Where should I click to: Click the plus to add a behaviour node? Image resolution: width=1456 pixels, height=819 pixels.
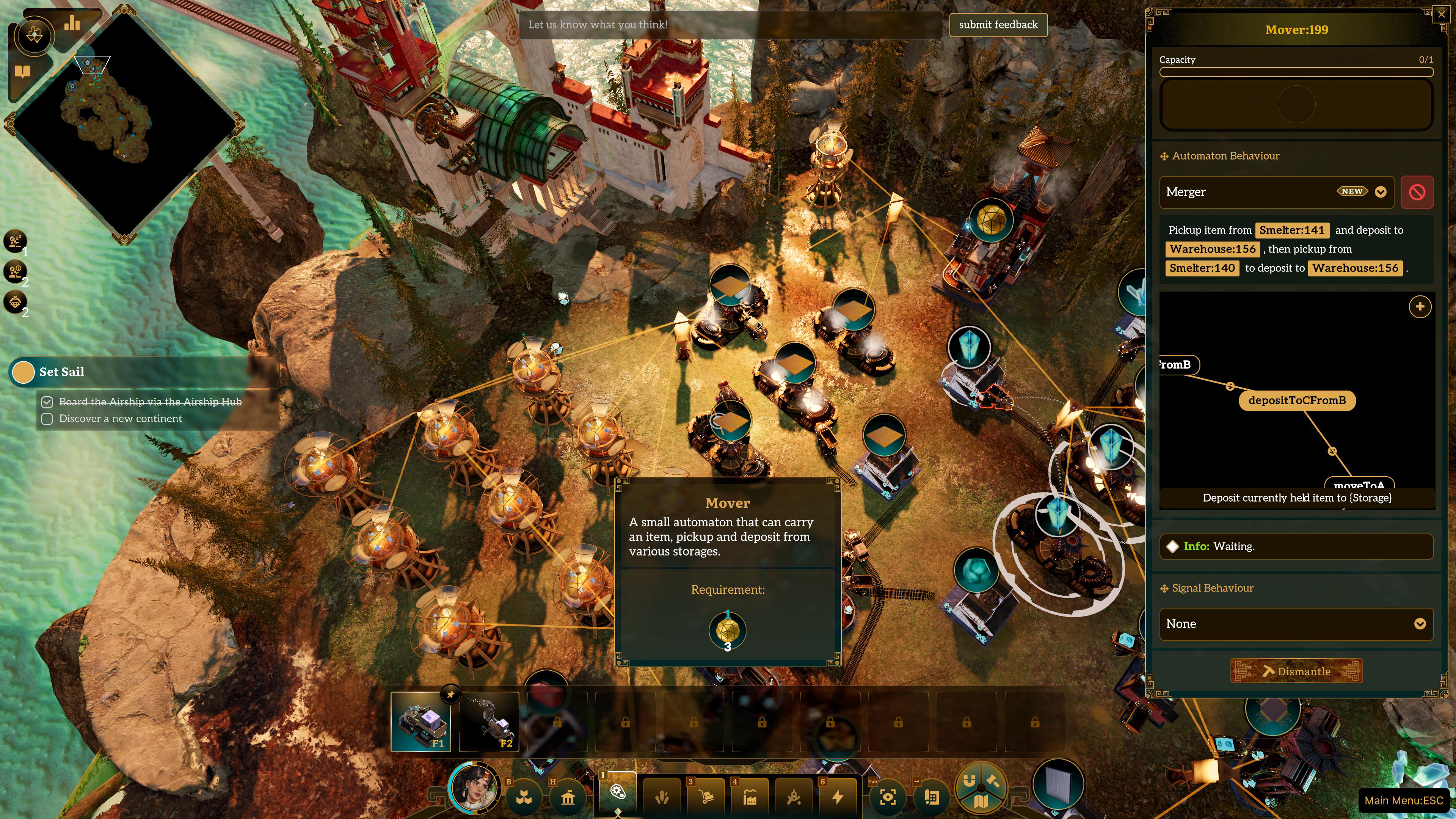pyautogui.click(x=1420, y=307)
